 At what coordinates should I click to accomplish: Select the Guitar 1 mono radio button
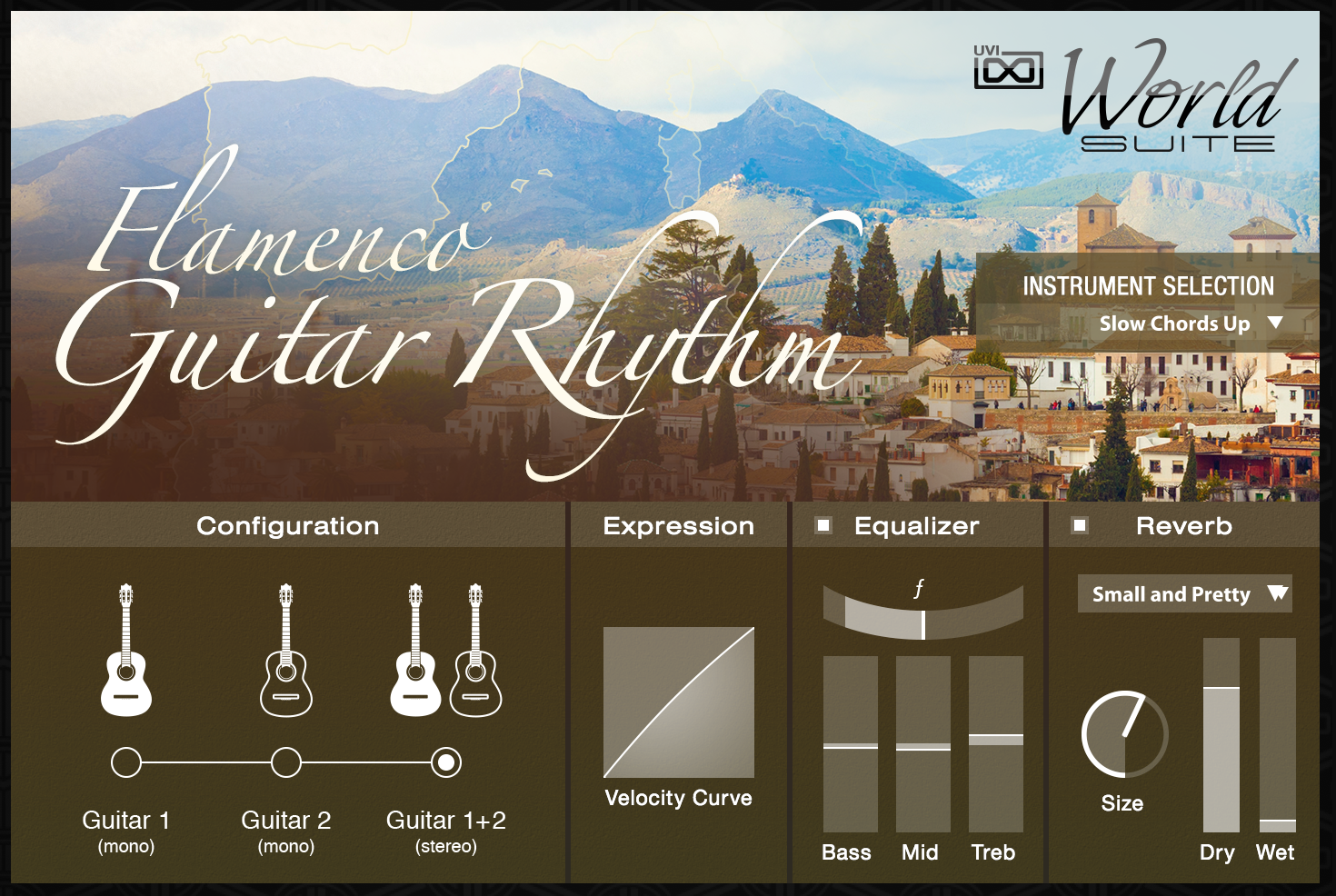point(126,762)
